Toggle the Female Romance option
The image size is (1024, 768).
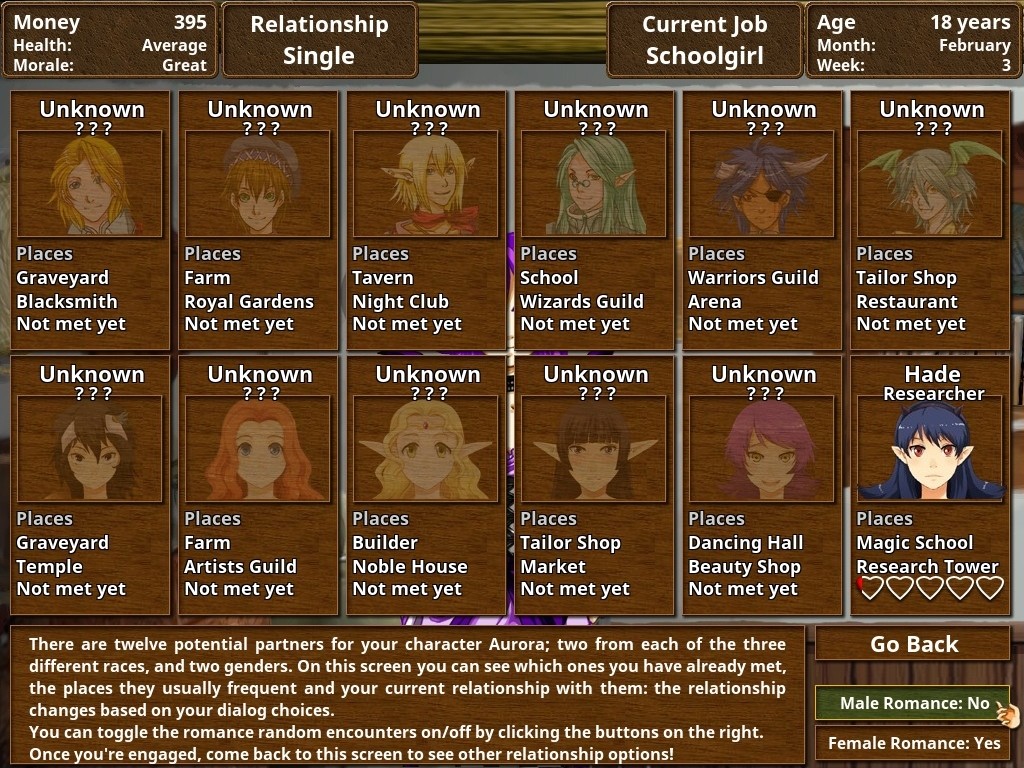point(913,743)
